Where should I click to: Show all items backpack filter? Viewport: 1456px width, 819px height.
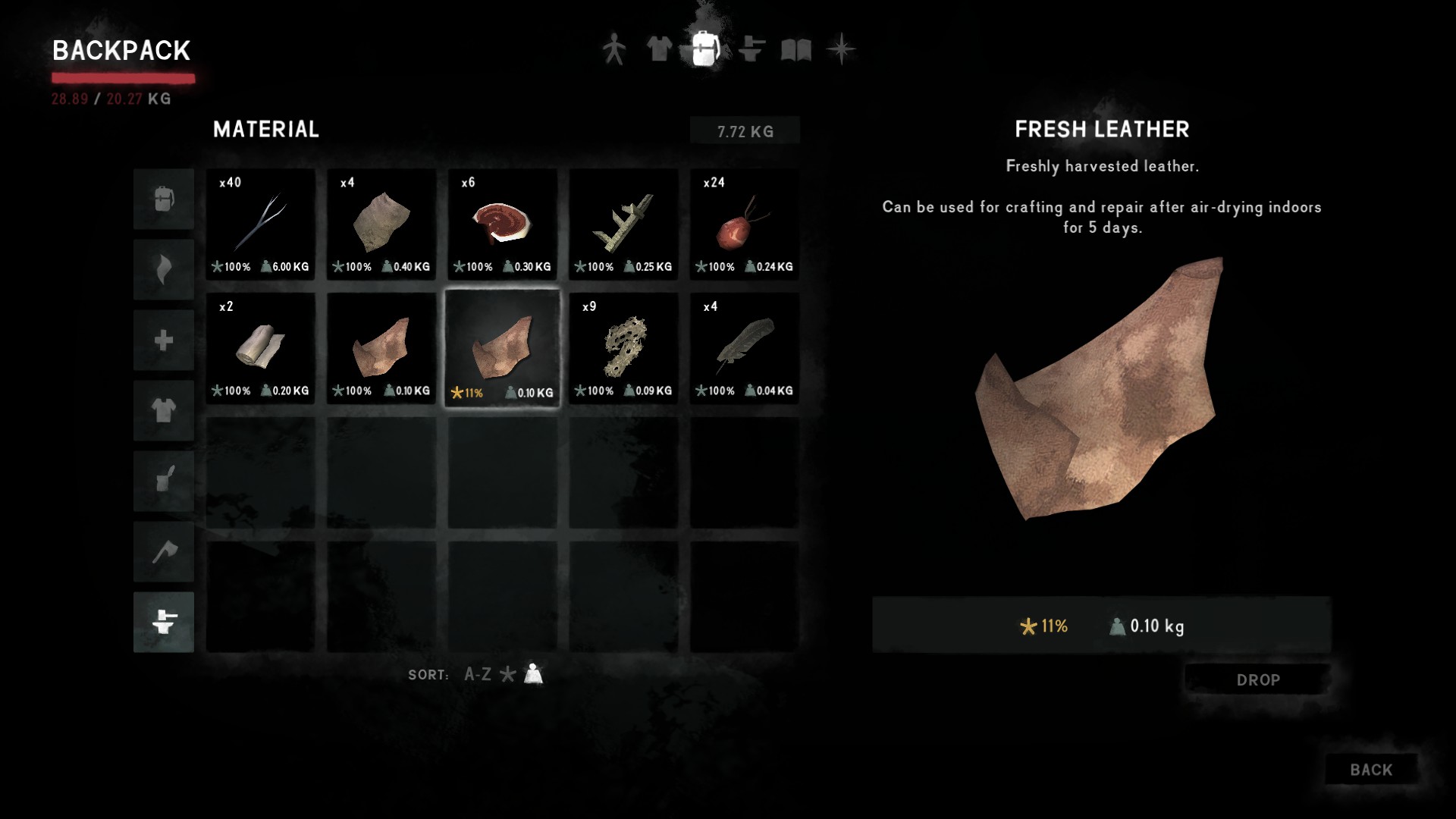(x=164, y=199)
